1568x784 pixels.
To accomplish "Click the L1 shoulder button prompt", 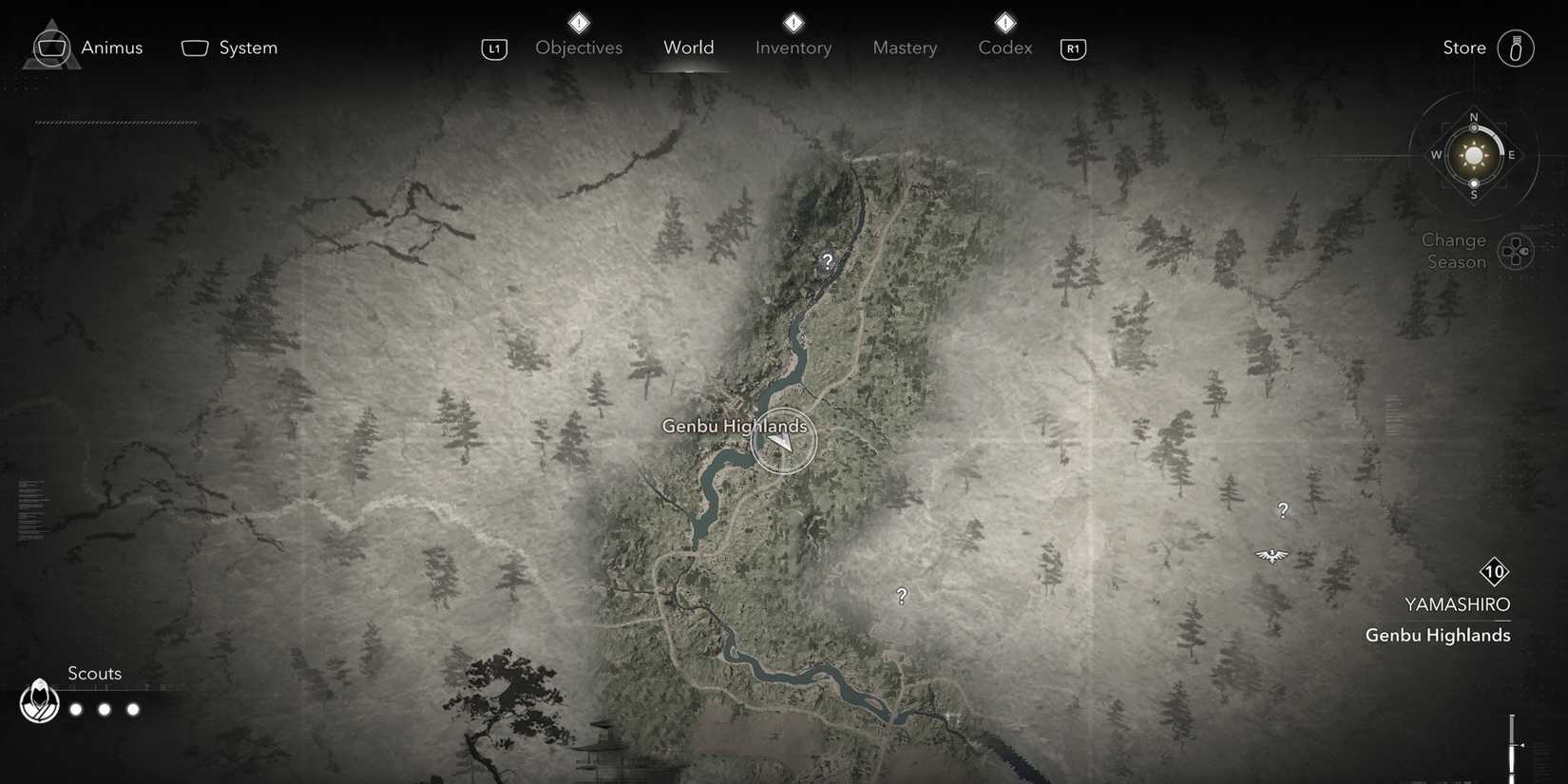I will 494,48.
